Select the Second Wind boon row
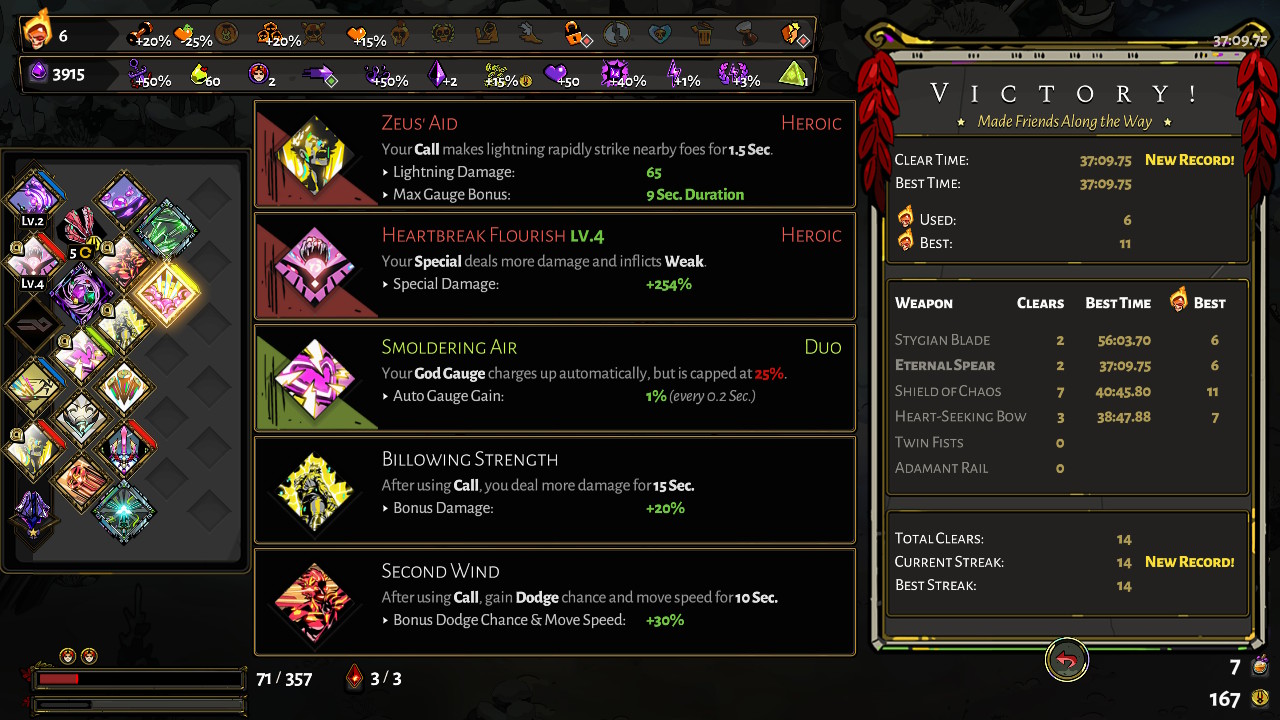Screen dimensions: 1280x720 coord(555,602)
